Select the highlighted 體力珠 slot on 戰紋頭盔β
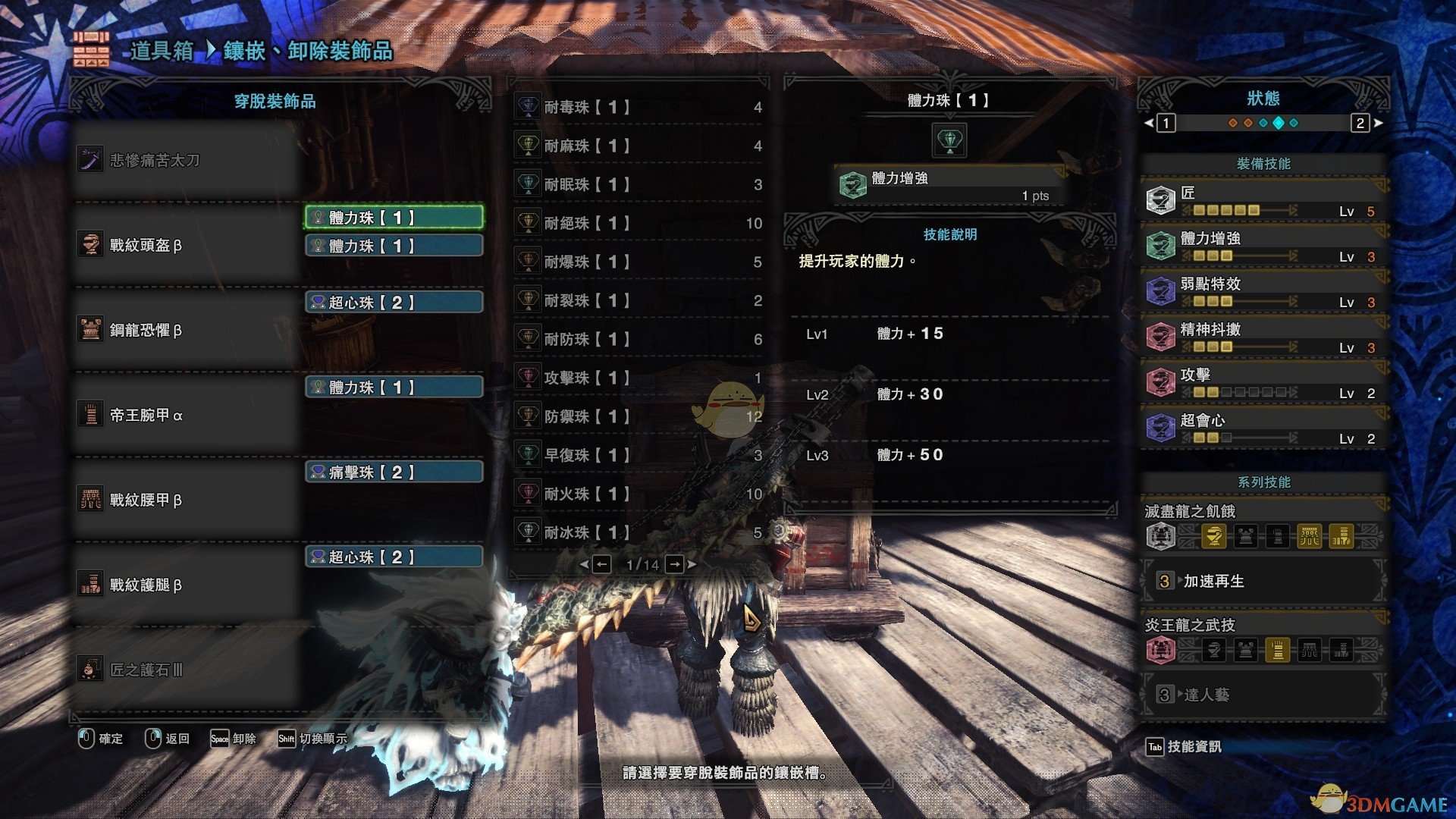Screen dimensions: 1456x819 click(x=394, y=218)
